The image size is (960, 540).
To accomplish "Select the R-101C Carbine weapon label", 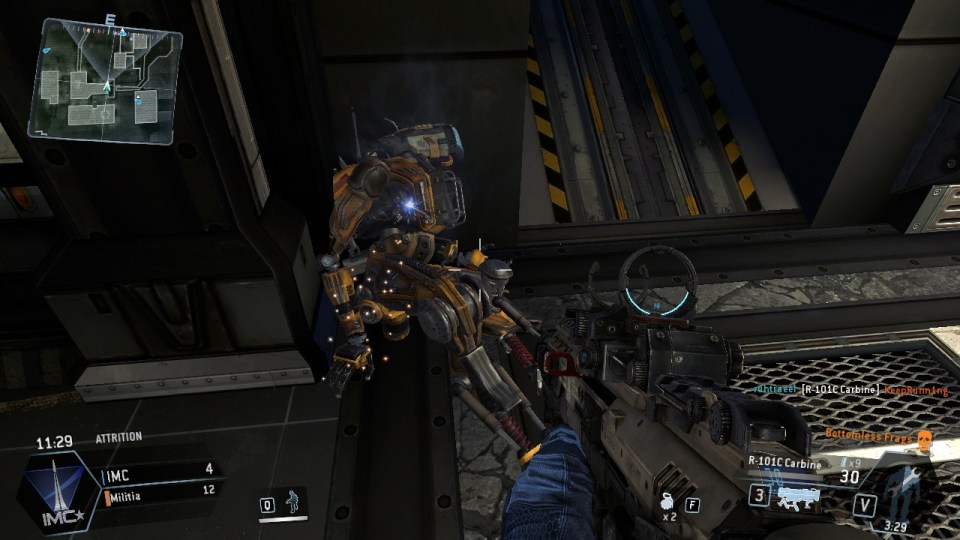I will tap(784, 463).
